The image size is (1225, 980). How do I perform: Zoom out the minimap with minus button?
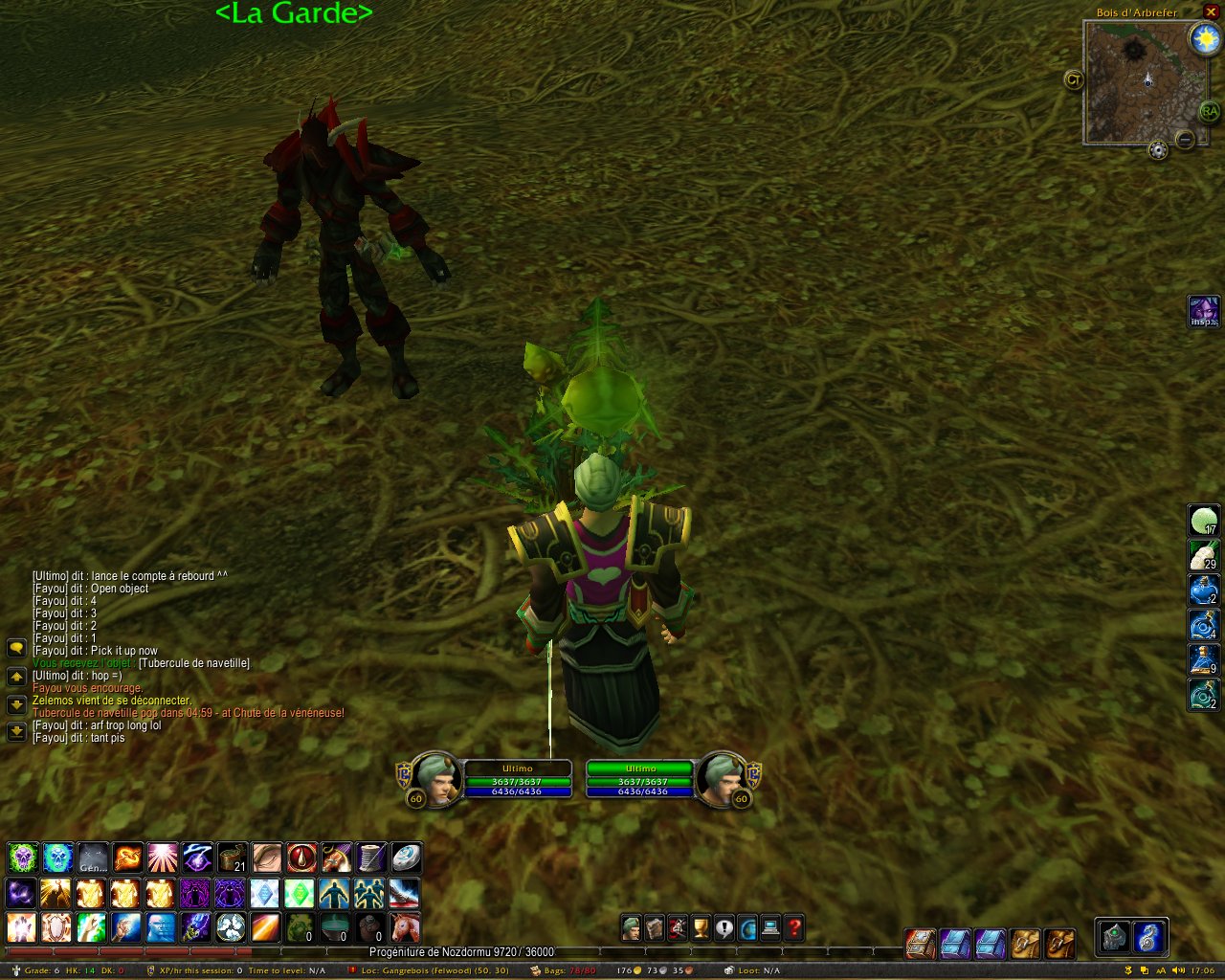click(x=1185, y=140)
